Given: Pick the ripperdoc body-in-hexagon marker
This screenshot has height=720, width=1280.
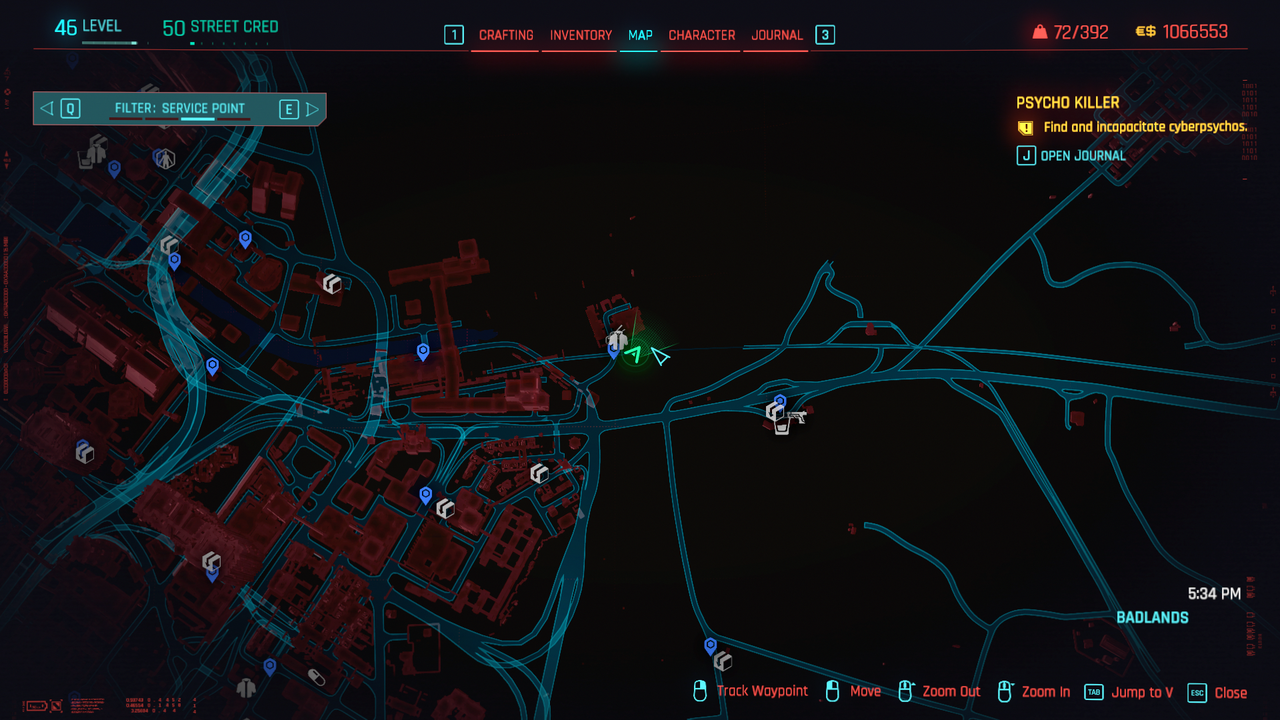Looking at the screenshot, I should point(166,157).
